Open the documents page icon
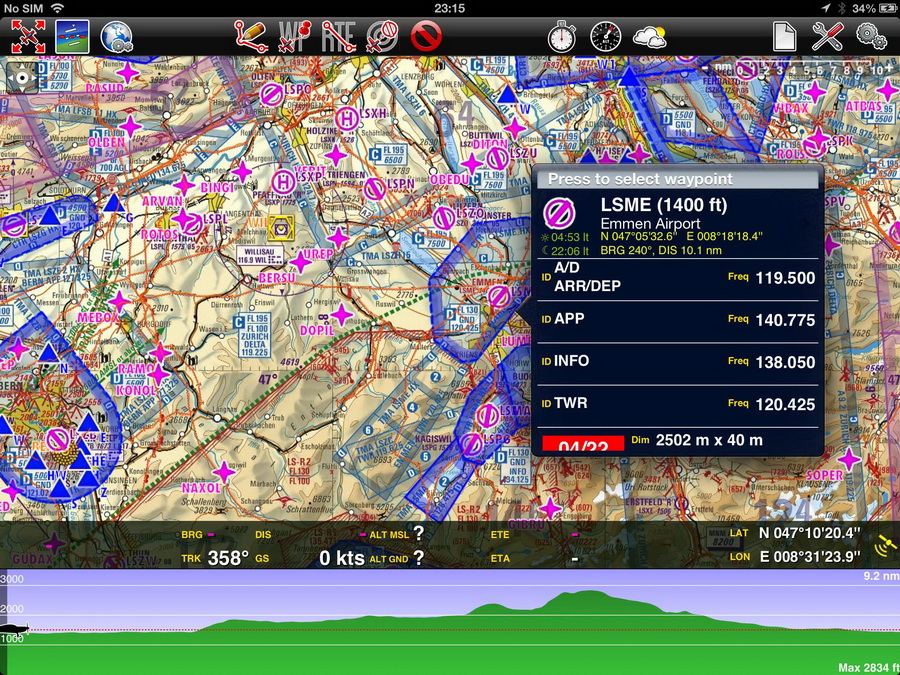The image size is (900, 675). [x=784, y=37]
